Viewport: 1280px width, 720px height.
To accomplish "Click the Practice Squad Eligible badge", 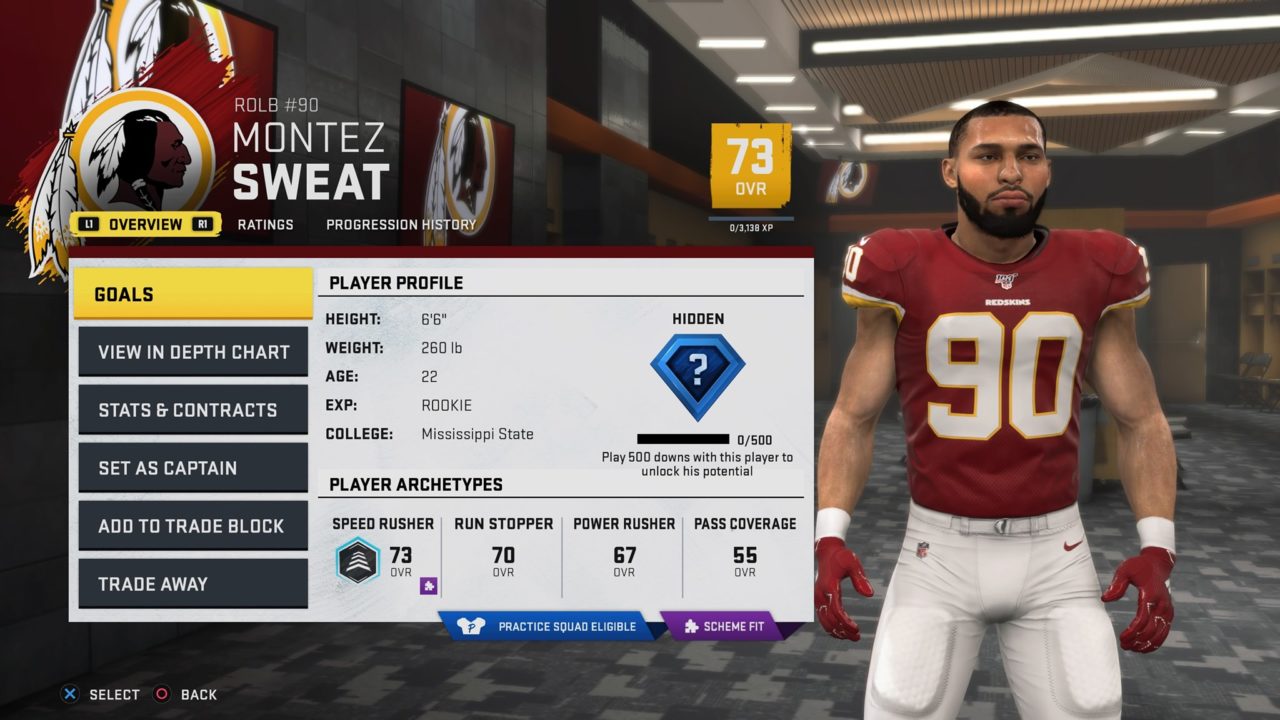I will click(548, 627).
